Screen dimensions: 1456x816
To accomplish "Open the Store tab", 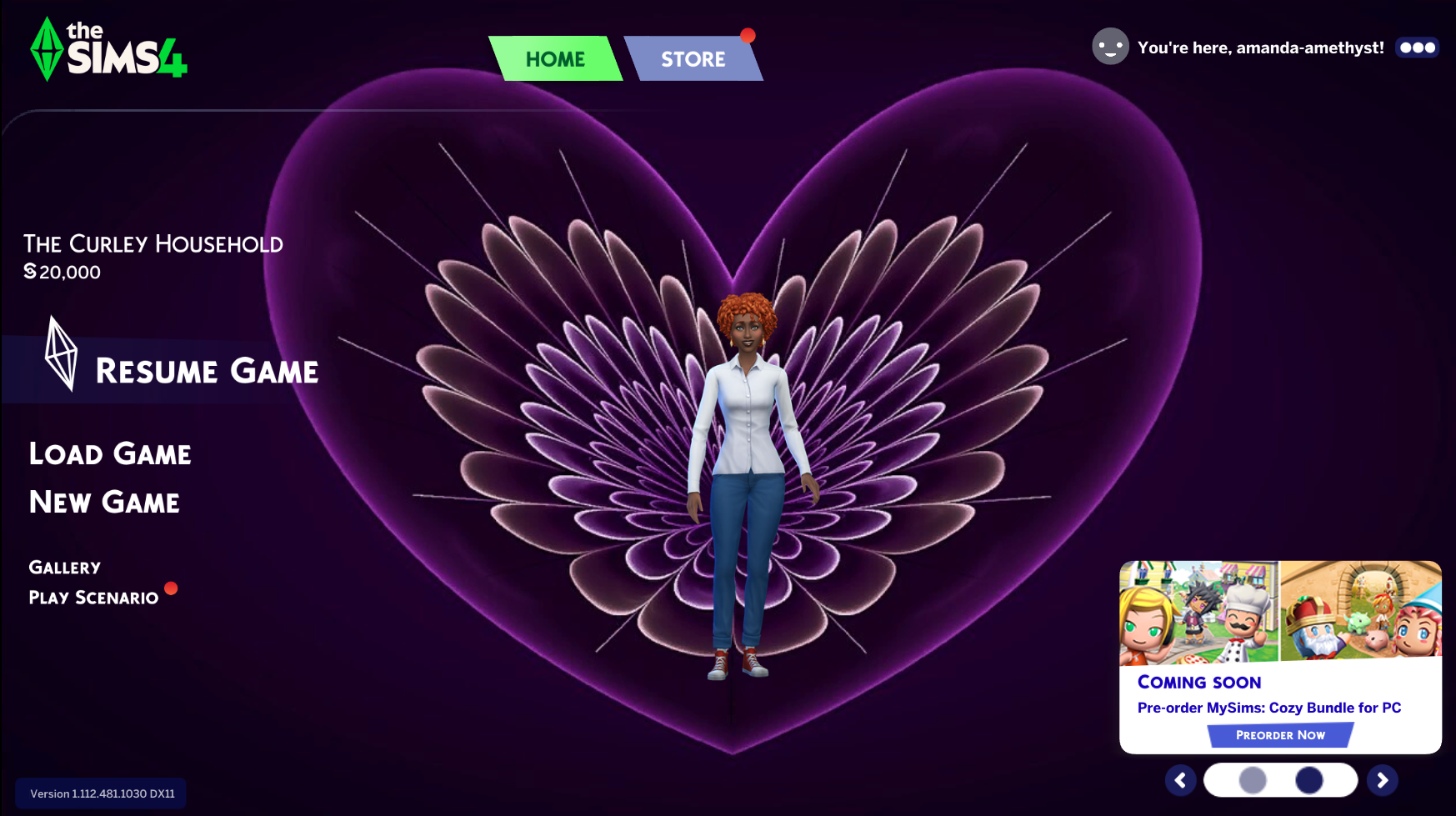I will point(693,59).
